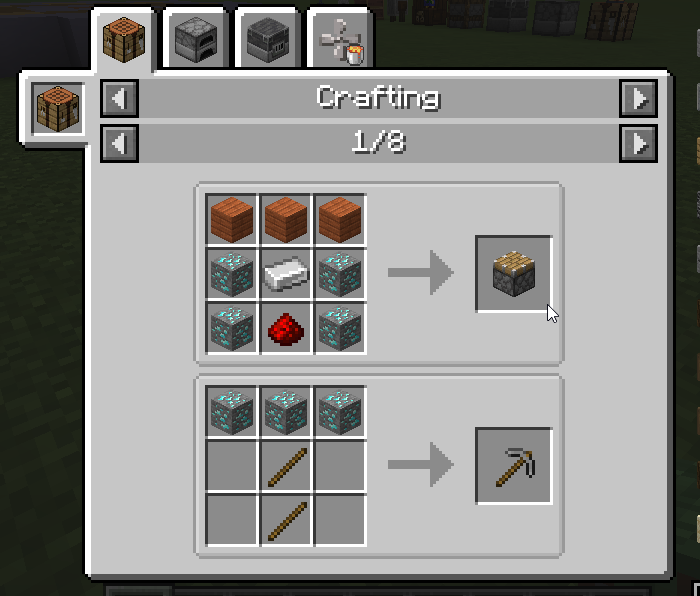The width and height of the screenshot is (700, 596).
Task: Choose the redstone dust ingredient slot
Action: click(286, 327)
